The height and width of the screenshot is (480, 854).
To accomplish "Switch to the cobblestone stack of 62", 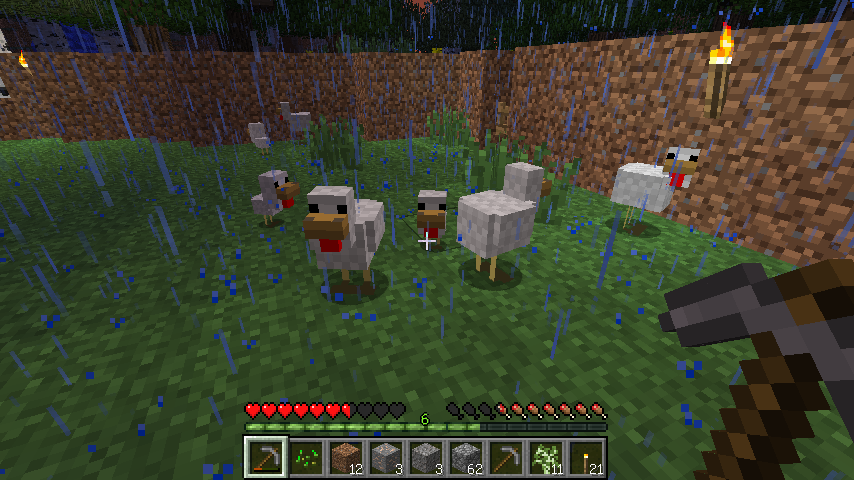I will (466, 457).
